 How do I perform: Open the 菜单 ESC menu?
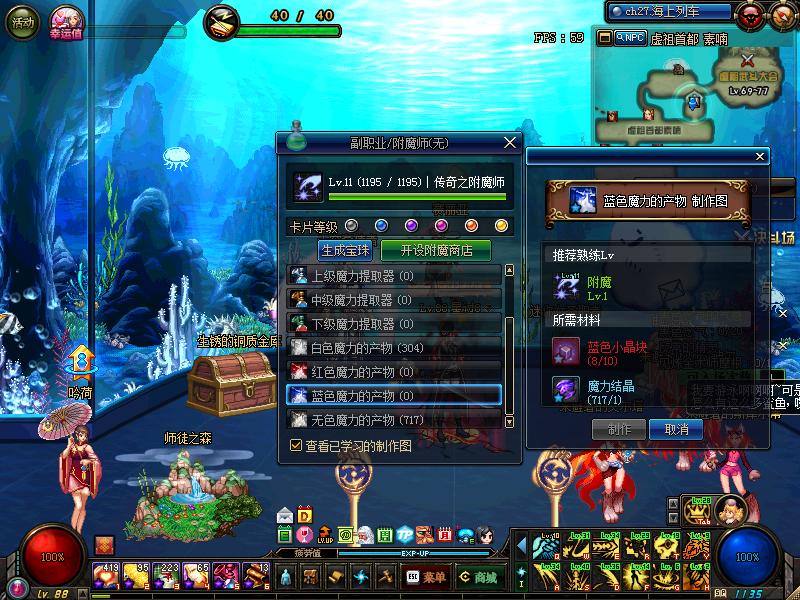(x=425, y=577)
